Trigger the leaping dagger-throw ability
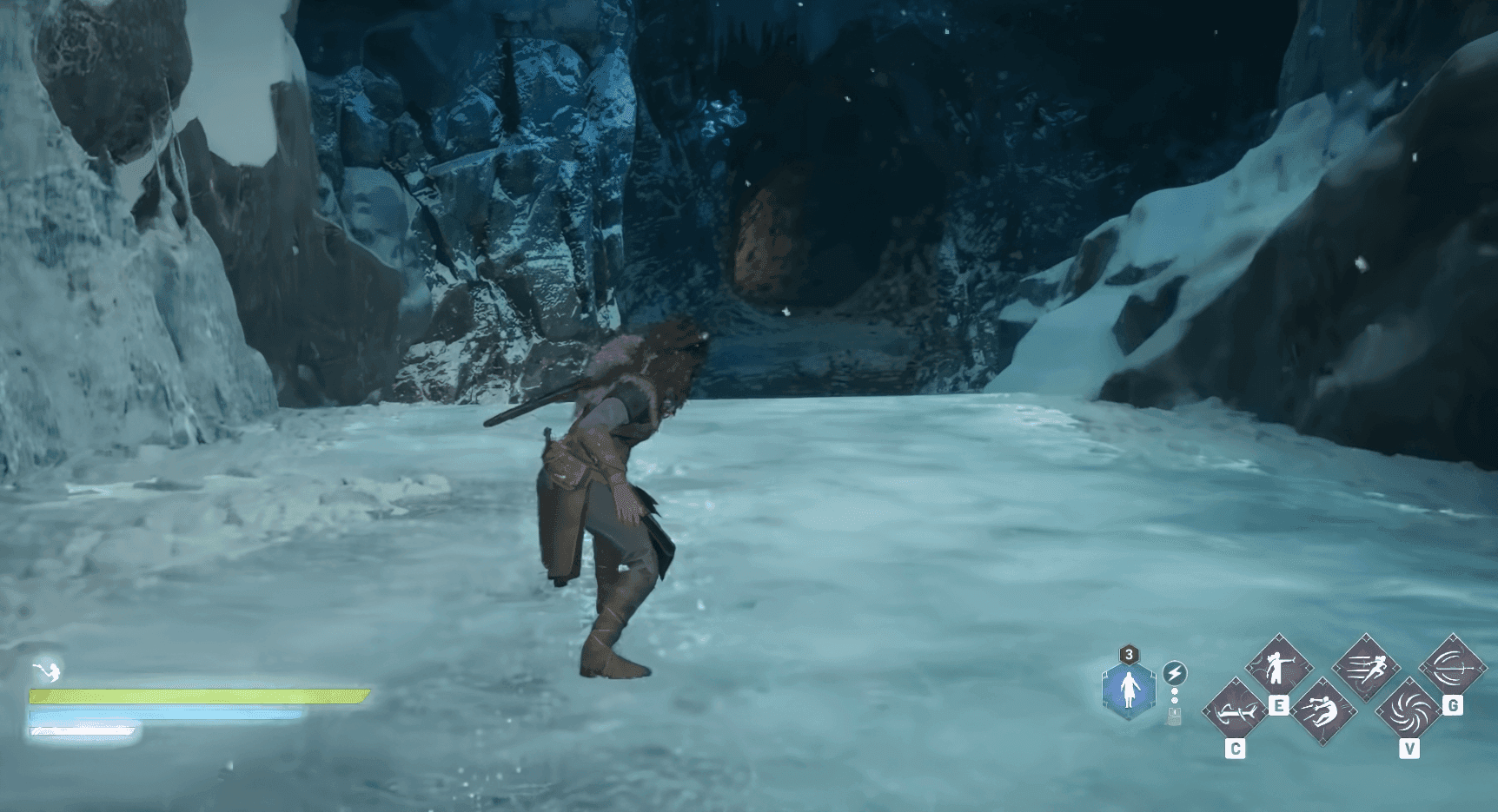 coord(1322,712)
